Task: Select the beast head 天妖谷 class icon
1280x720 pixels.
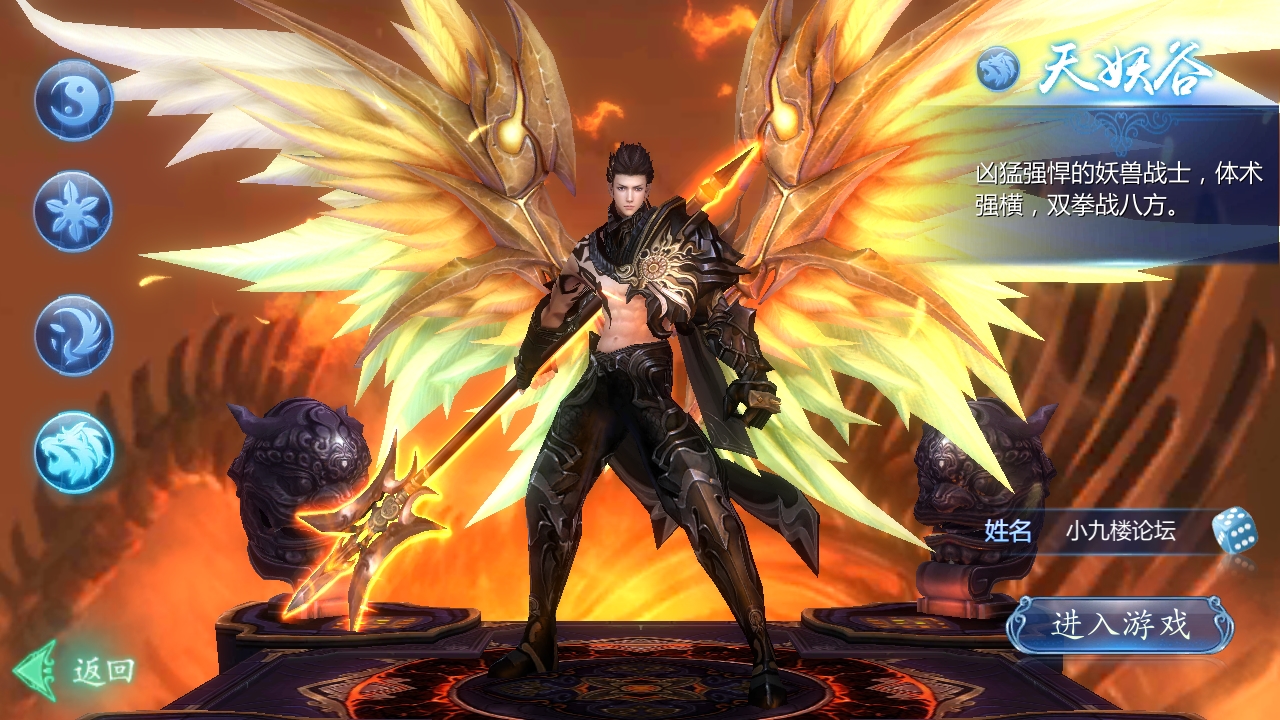Action: (x=73, y=452)
